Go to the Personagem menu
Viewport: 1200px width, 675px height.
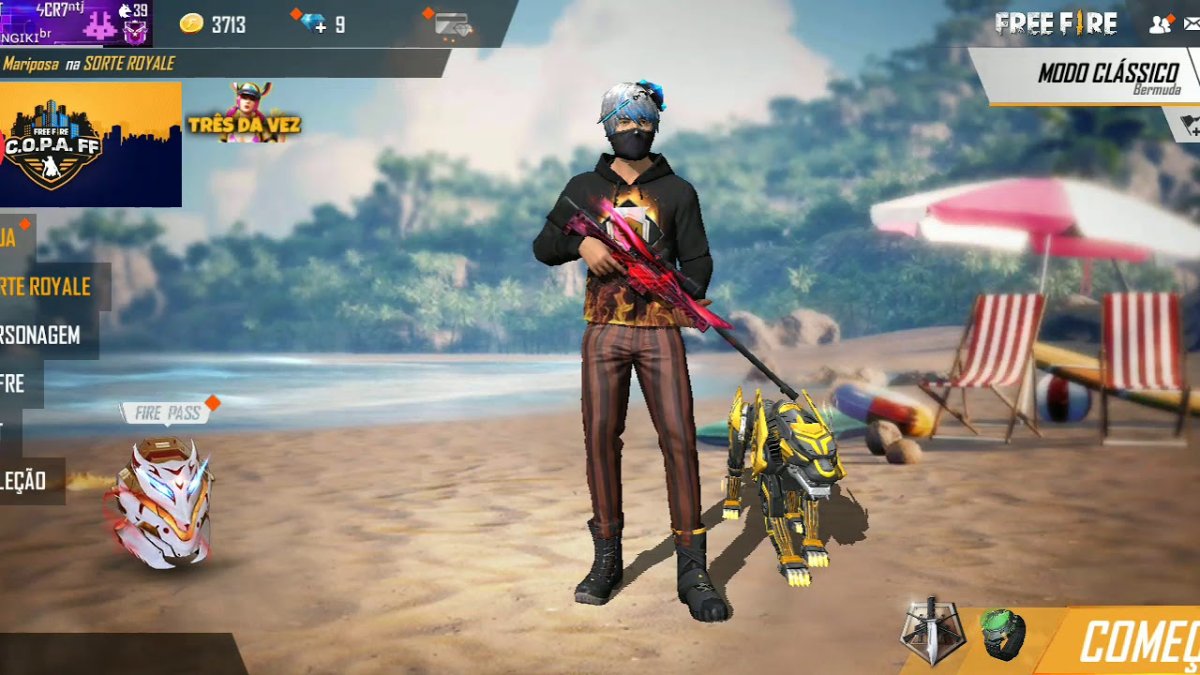tap(42, 335)
